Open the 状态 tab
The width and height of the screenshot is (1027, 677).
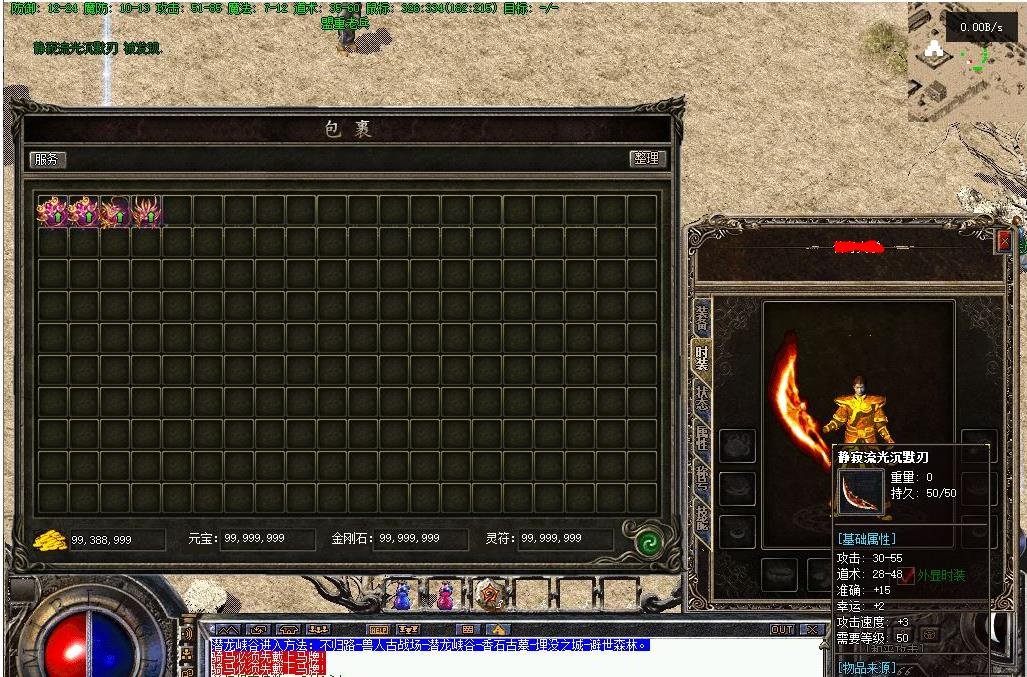point(702,397)
